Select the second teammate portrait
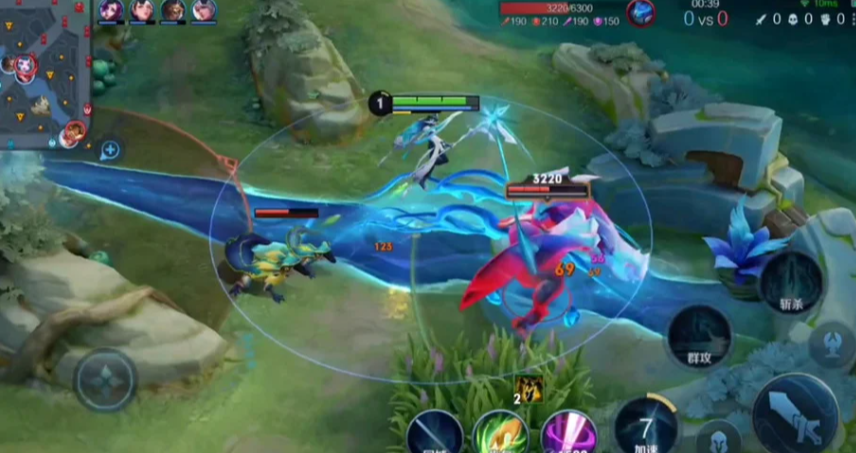This screenshot has height=453, width=856. click(142, 11)
